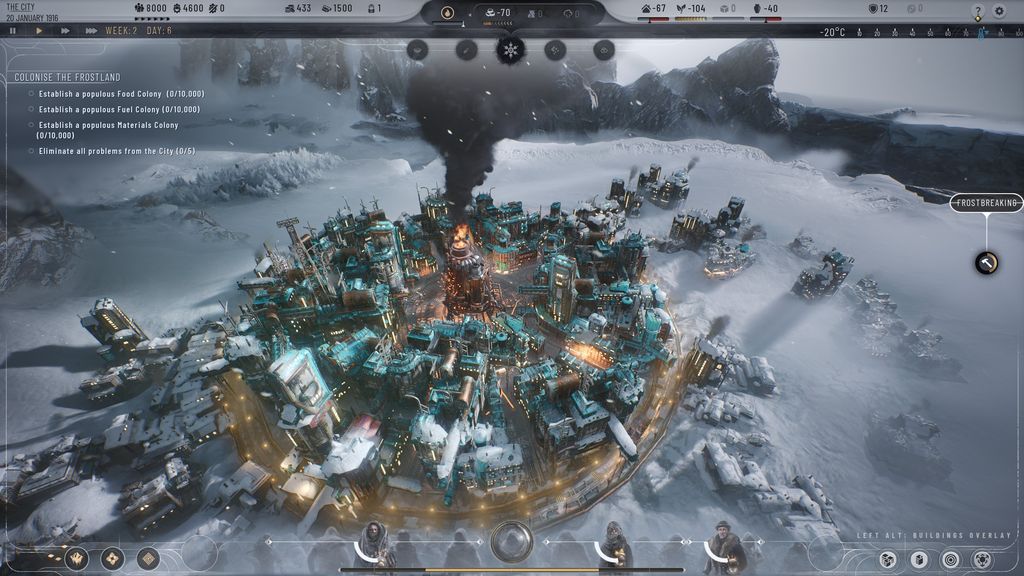Open the central round council button

coord(511,542)
